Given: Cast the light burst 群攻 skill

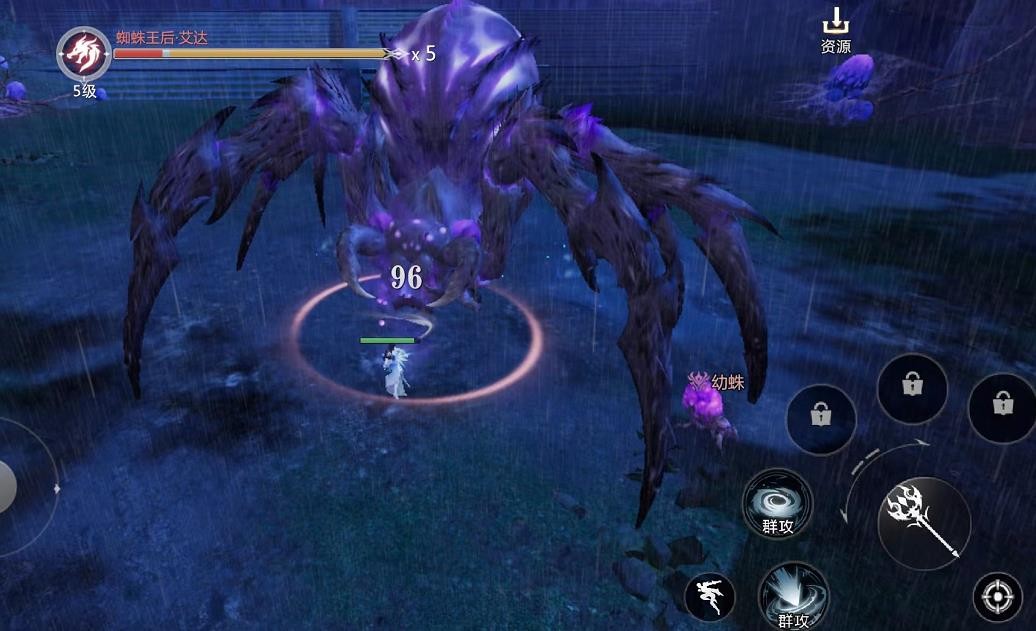Looking at the screenshot, I should [793, 596].
